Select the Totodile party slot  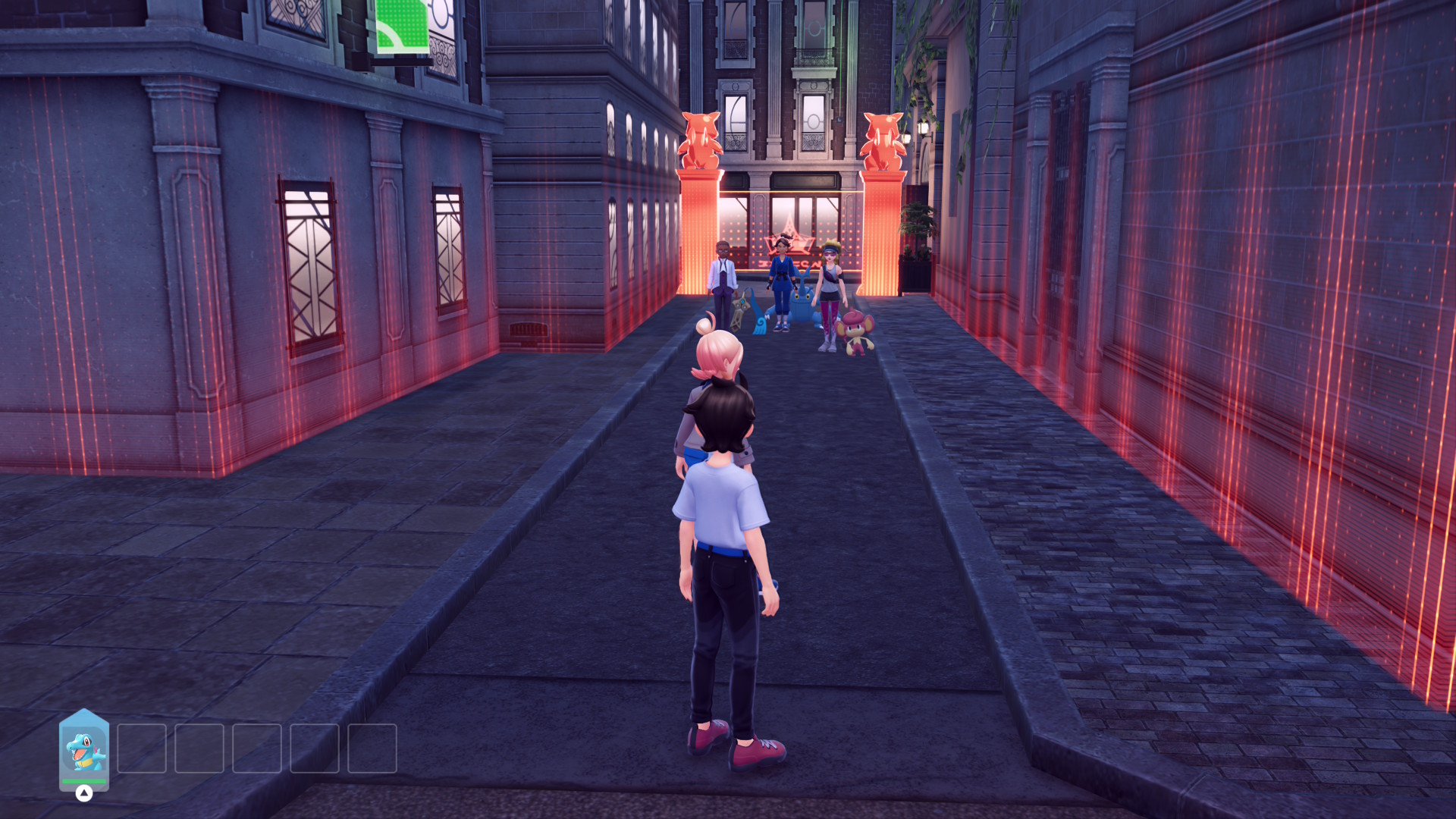84,749
